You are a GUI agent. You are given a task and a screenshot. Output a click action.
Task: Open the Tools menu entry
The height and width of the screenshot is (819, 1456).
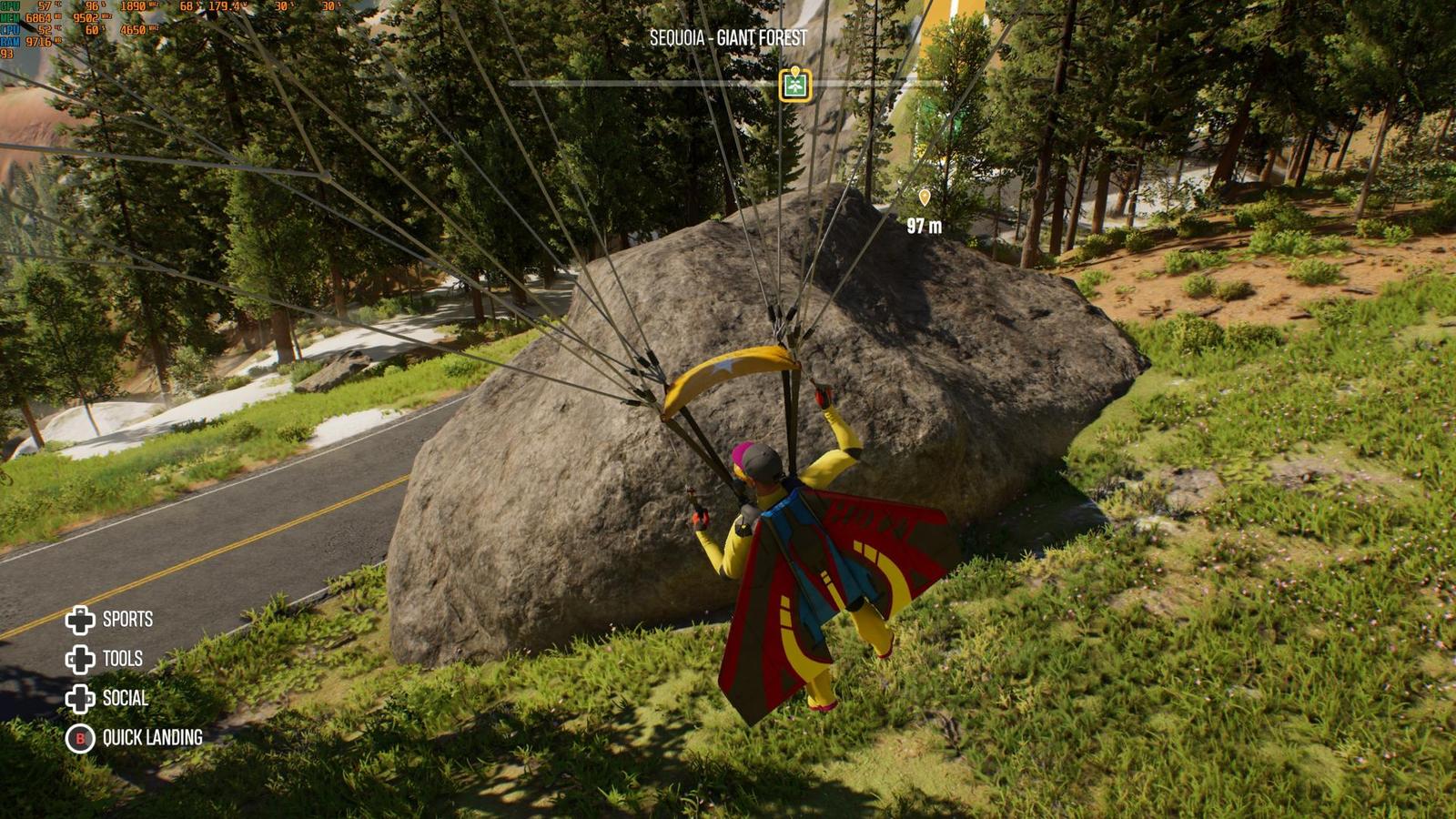point(106,659)
